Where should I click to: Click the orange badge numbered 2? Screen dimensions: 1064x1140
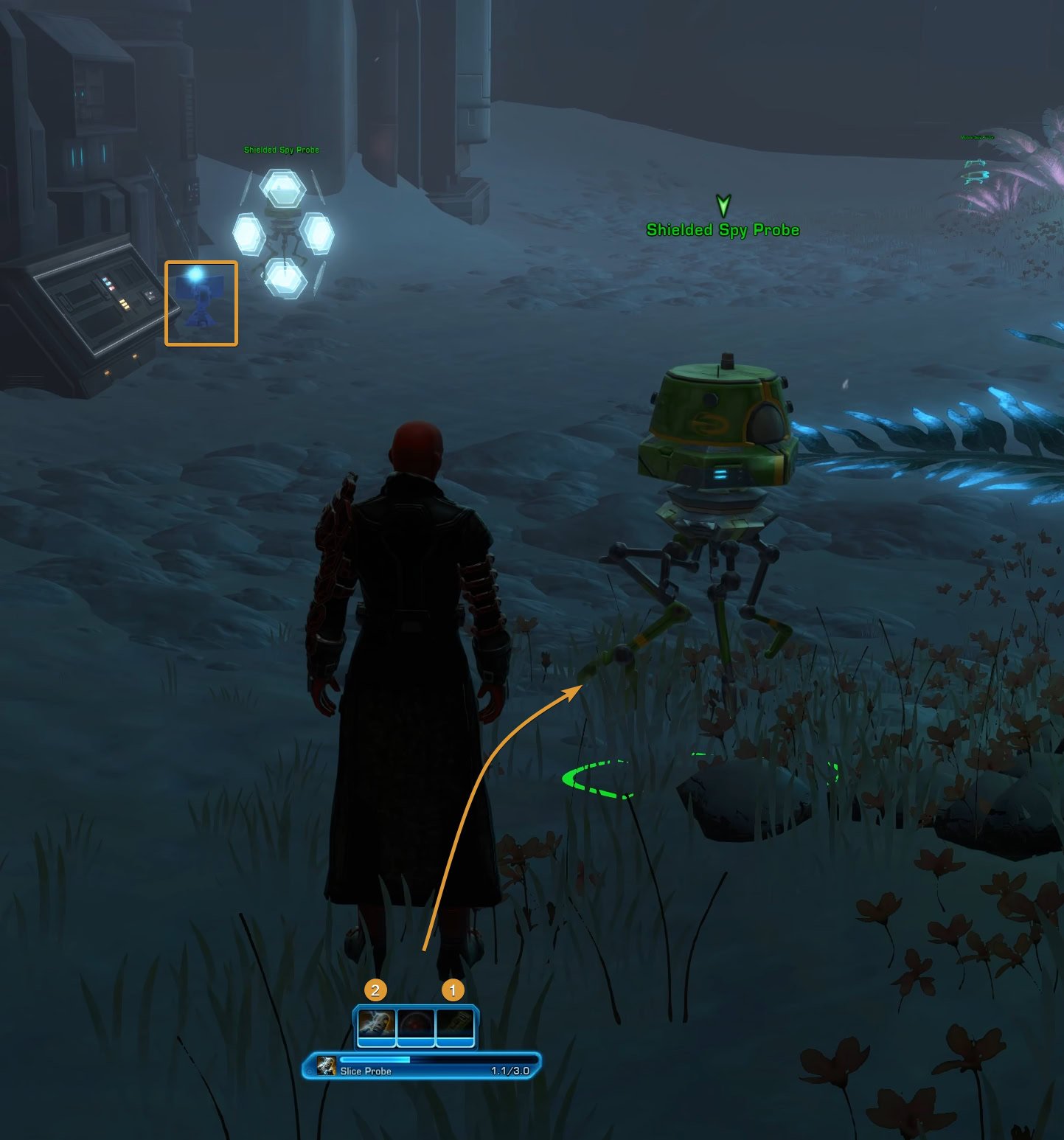(376, 990)
